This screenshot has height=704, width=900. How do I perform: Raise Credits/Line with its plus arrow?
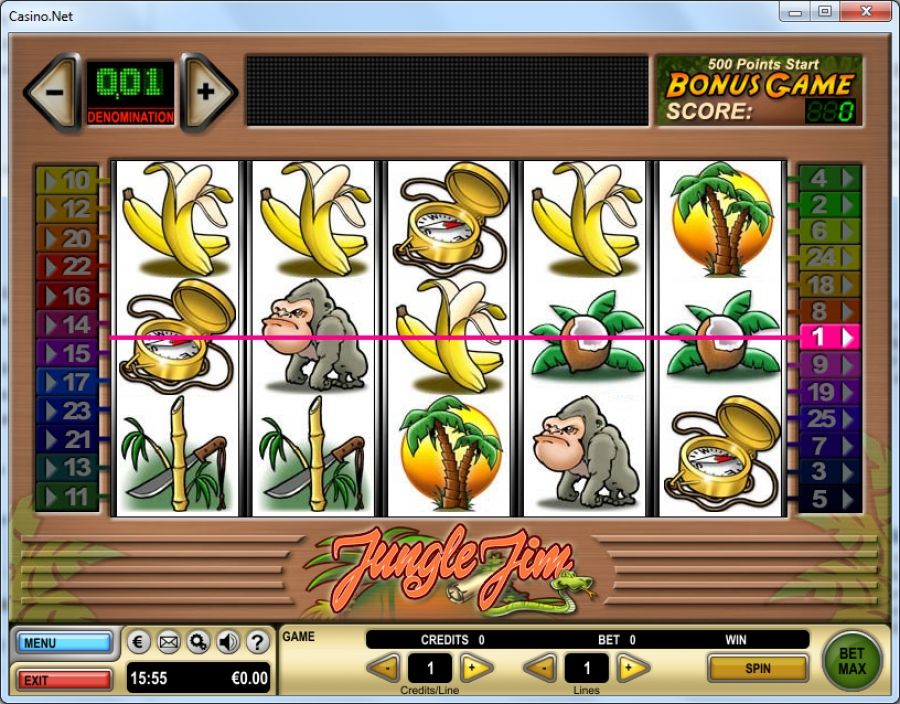474,667
